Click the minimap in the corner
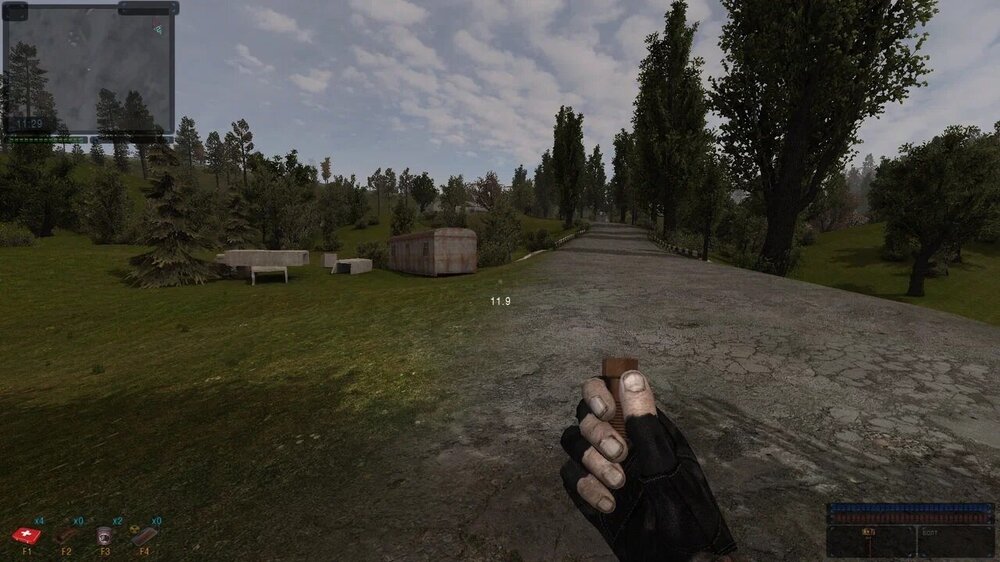The height and width of the screenshot is (562, 1000). (88, 68)
